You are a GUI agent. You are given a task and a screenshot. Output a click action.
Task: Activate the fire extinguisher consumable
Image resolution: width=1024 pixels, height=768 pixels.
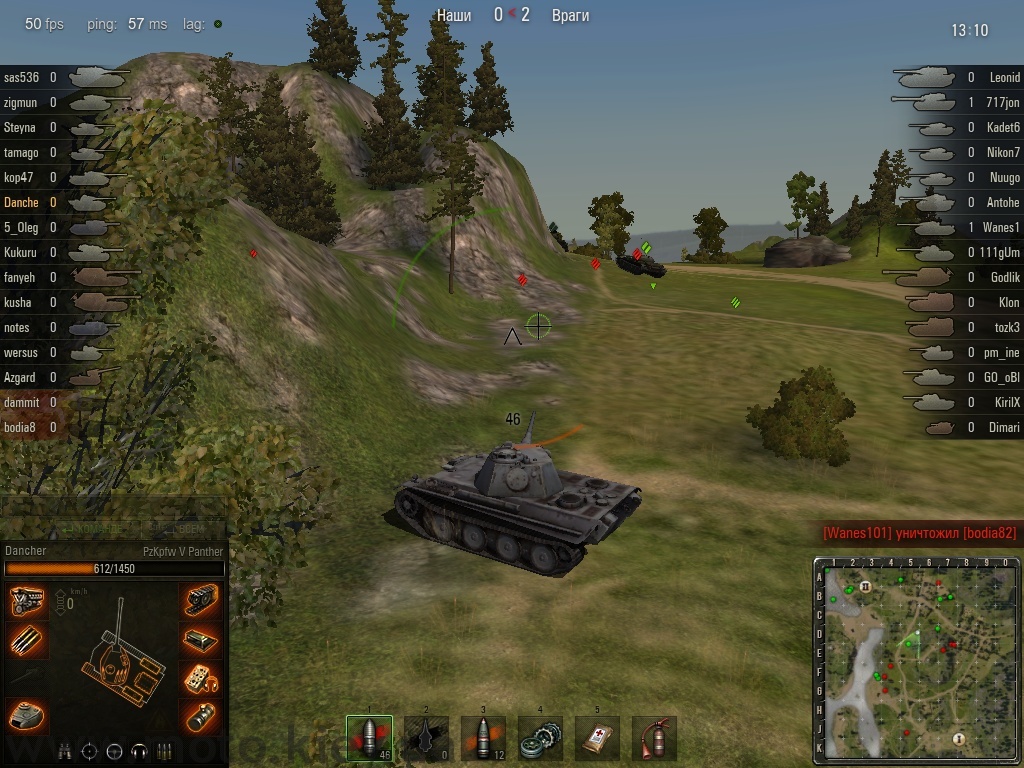coord(654,738)
